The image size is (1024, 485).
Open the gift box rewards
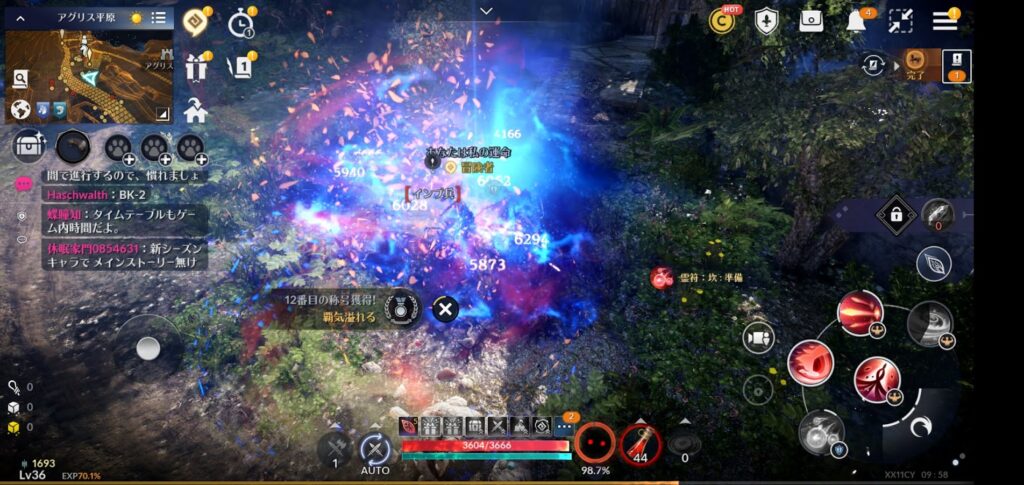pyautogui.click(x=196, y=68)
